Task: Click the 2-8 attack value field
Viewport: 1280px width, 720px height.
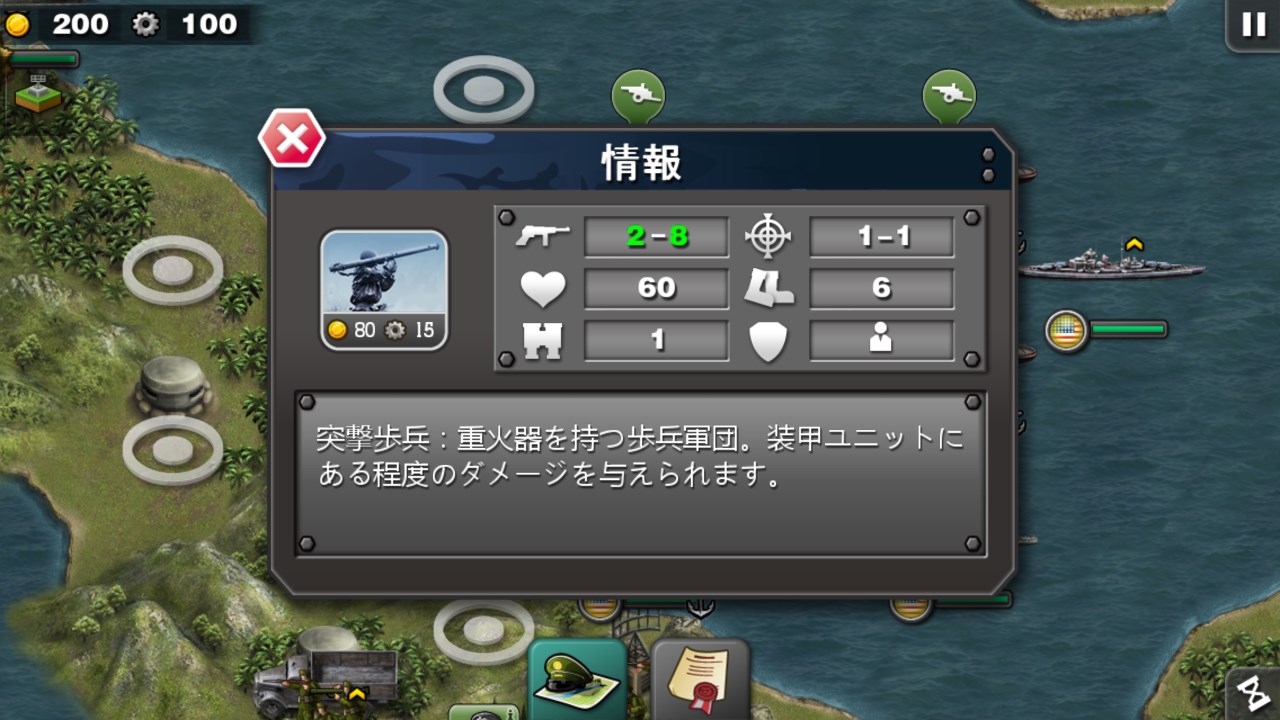Action: coord(655,236)
